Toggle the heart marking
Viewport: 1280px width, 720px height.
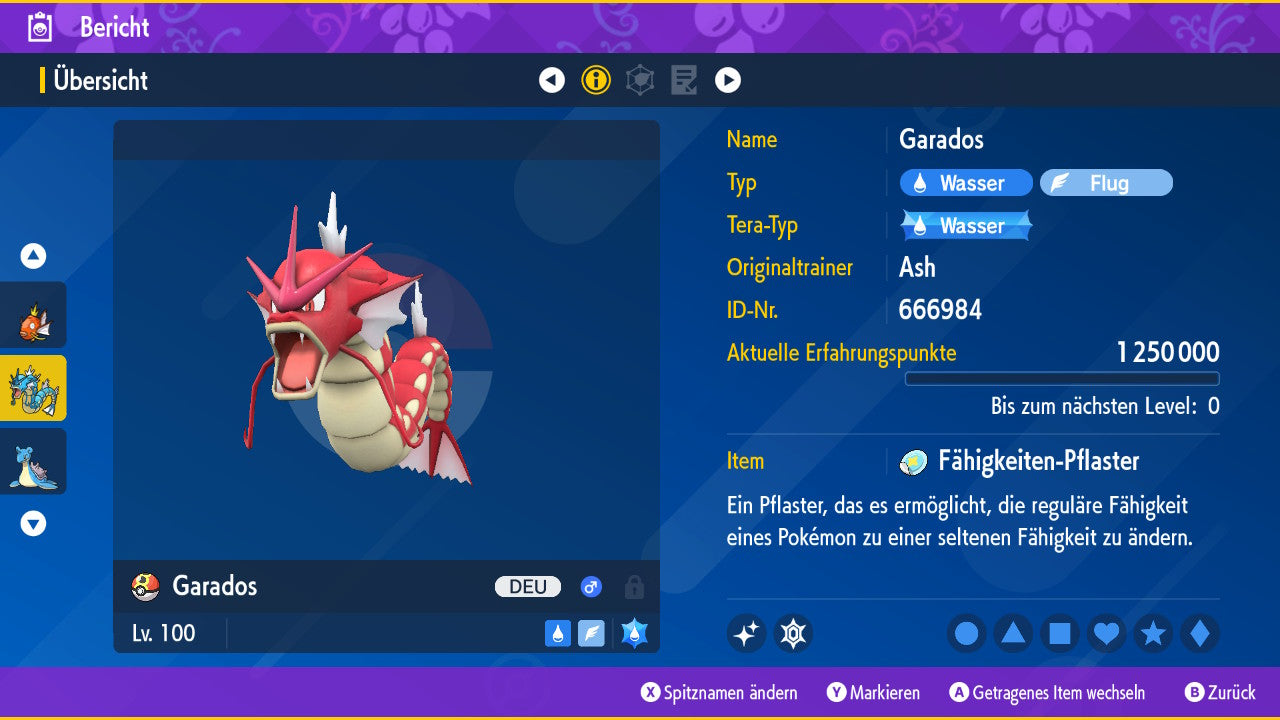click(1106, 634)
